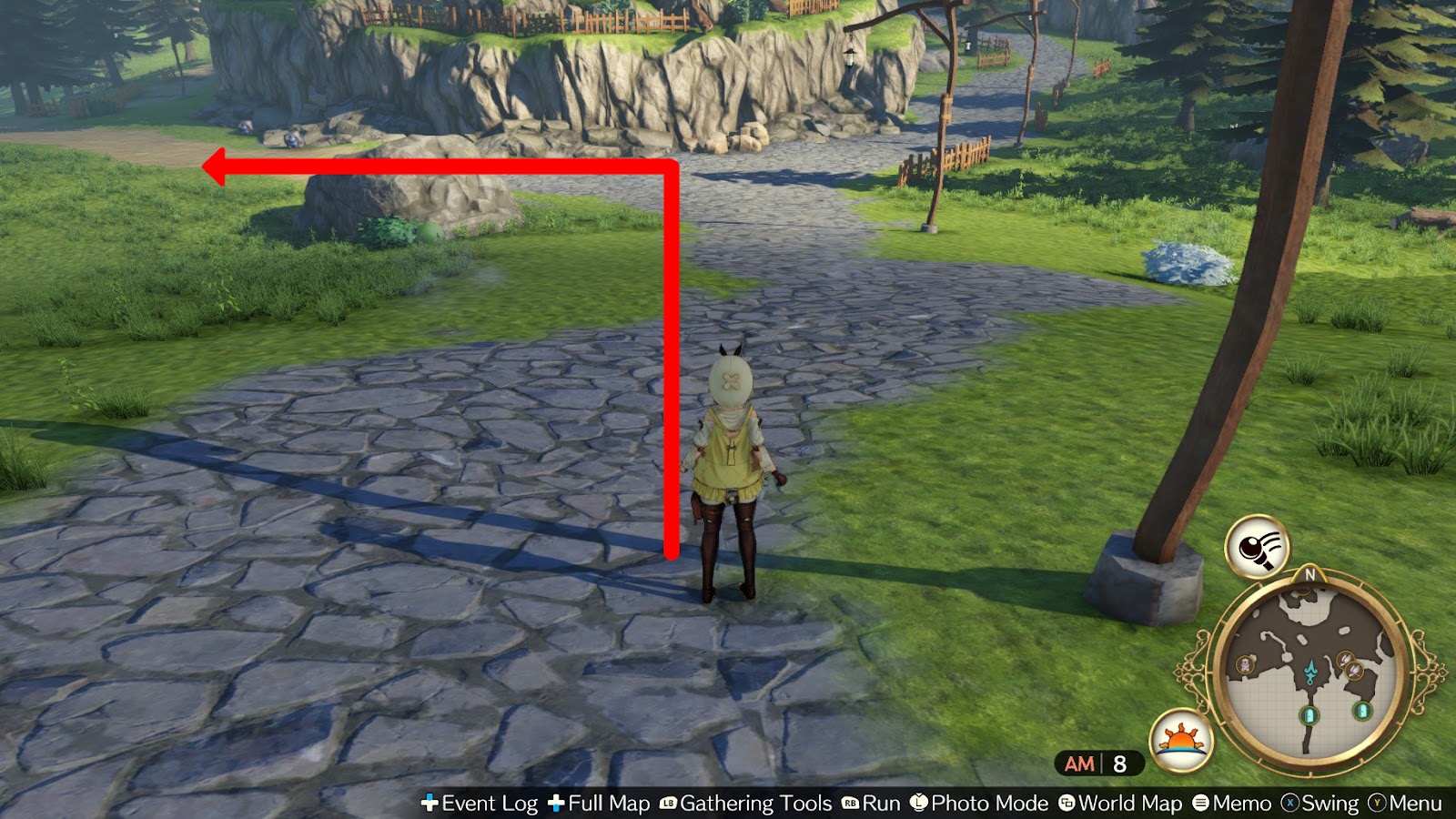Click the RB button icon before Run
The height and width of the screenshot is (819, 1456).
(849, 804)
